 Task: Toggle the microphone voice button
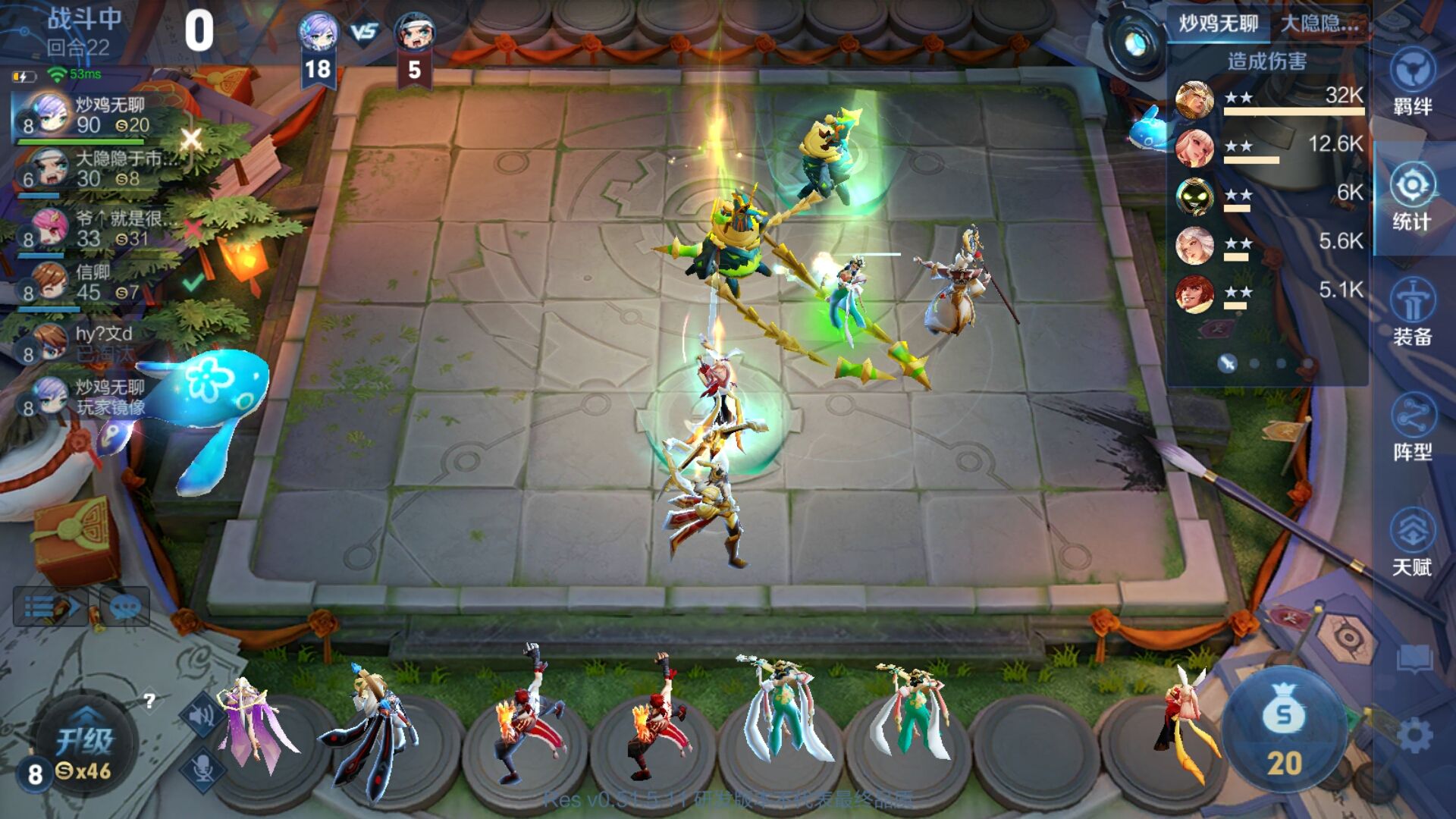click(x=202, y=767)
